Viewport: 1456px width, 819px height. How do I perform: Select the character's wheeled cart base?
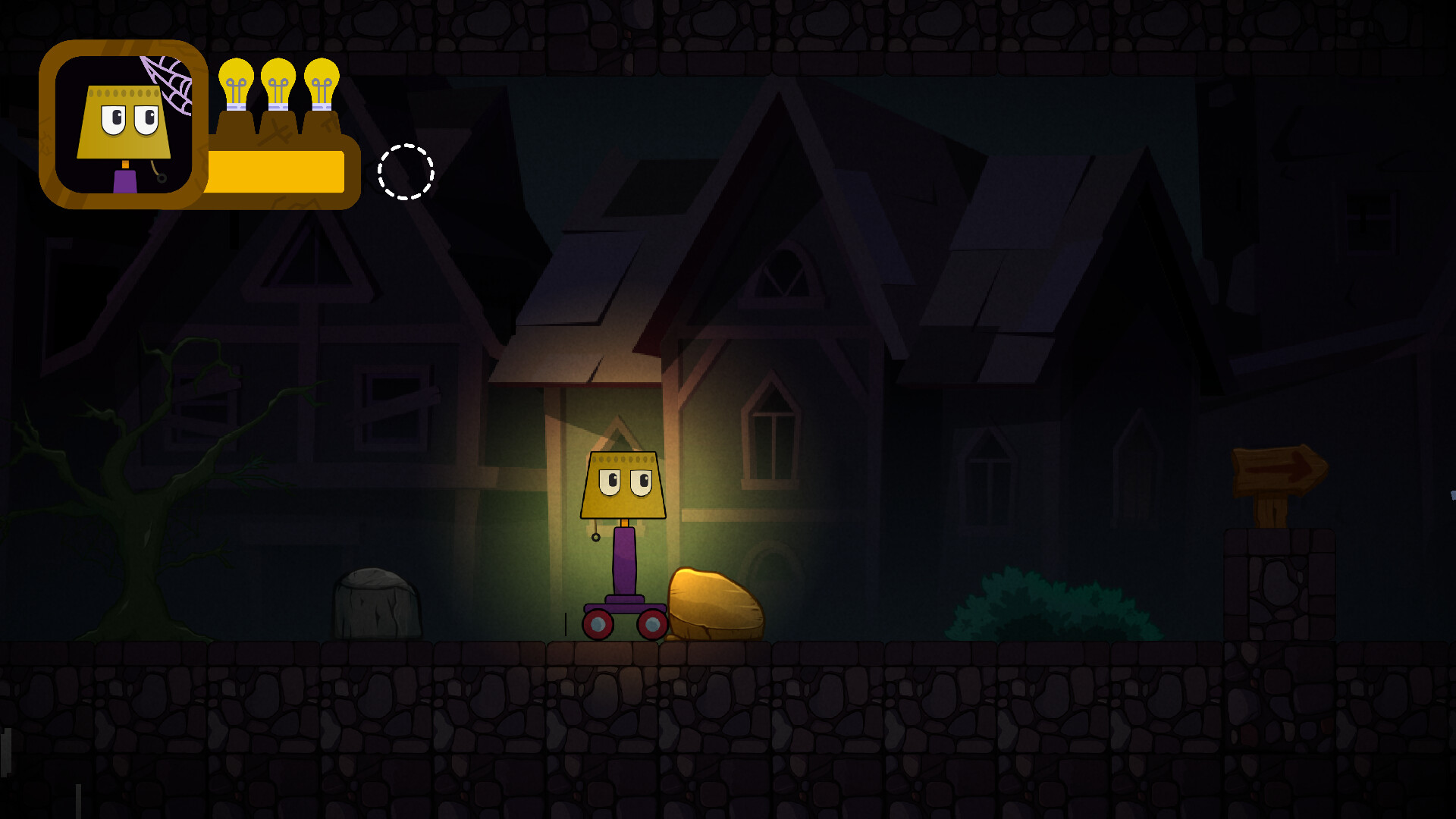point(623,614)
